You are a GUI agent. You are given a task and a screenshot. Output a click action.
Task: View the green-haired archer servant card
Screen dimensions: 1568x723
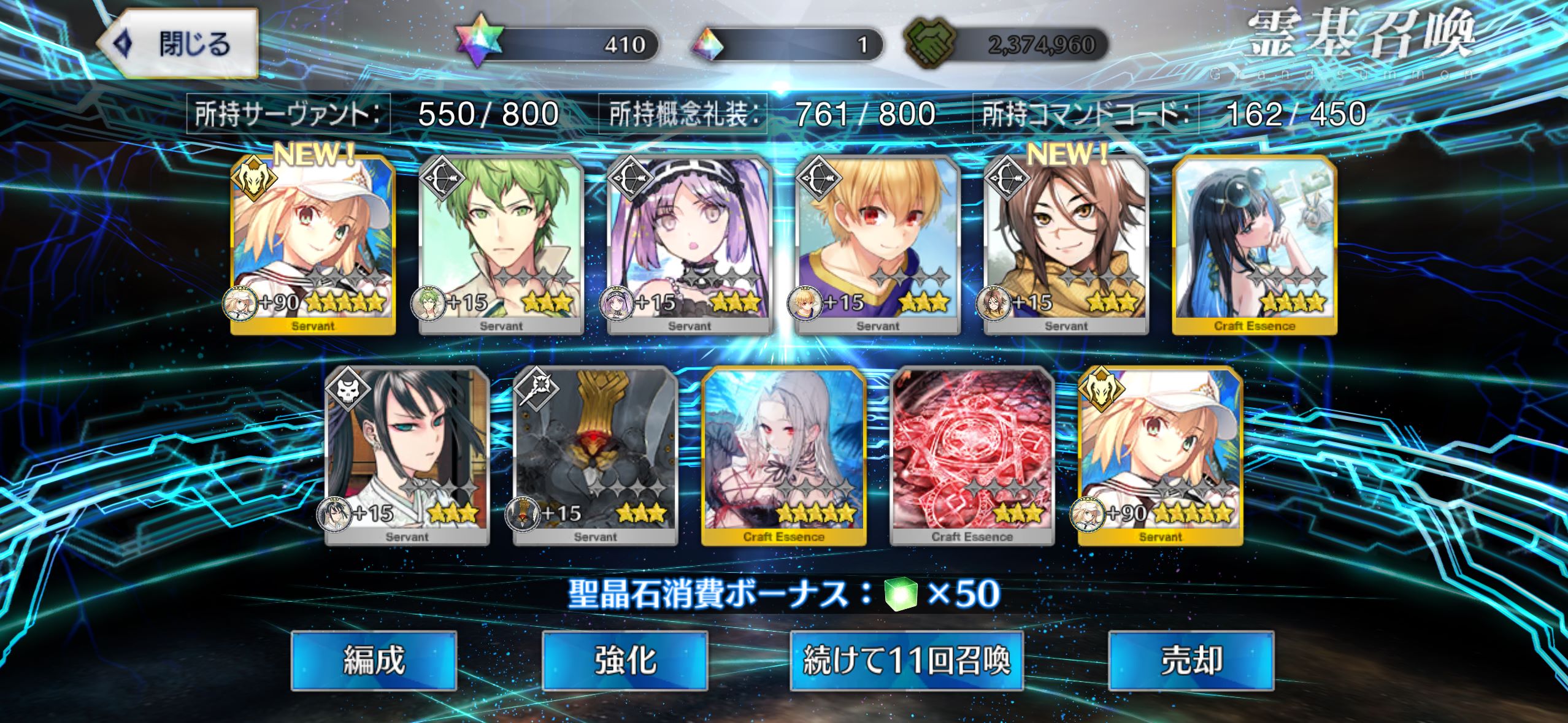click(501, 245)
